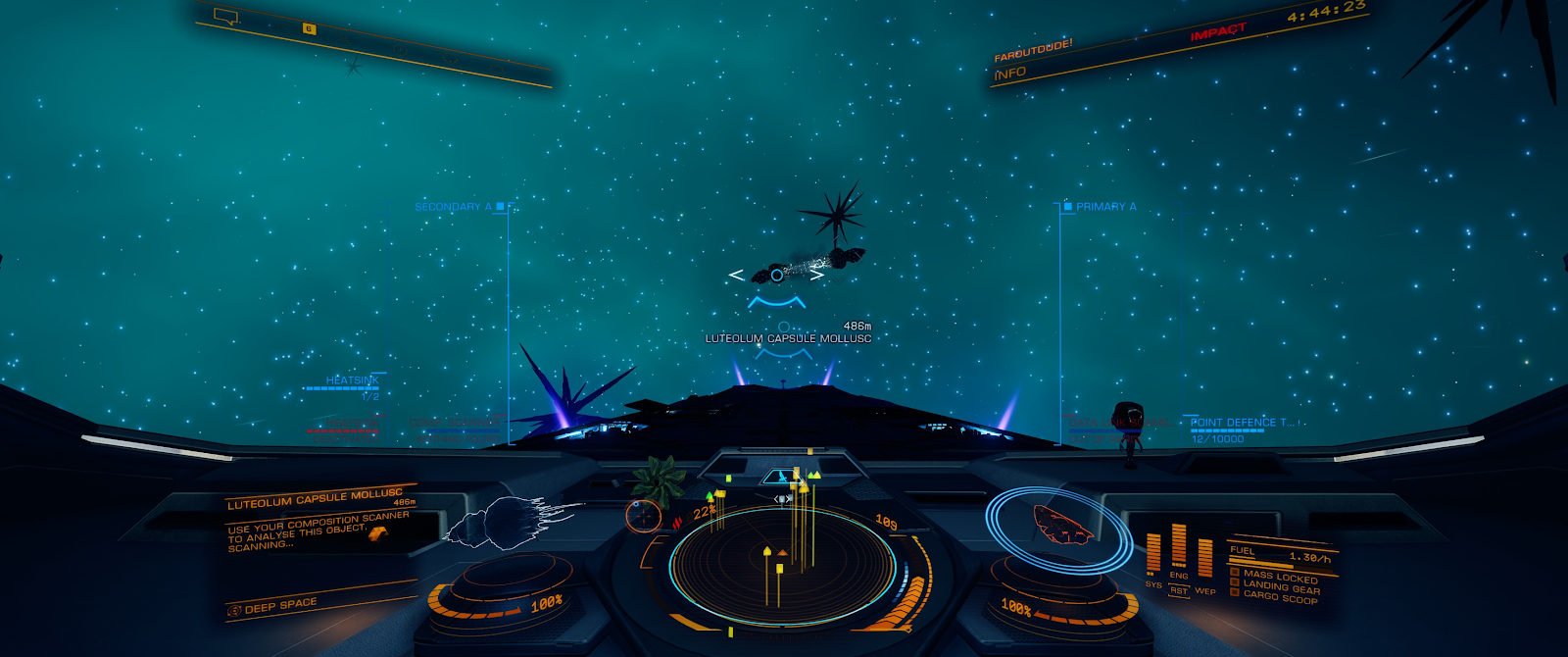Click the RST power reset indicator
This screenshot has width=1568, height=657.
tap(1178, 590)
